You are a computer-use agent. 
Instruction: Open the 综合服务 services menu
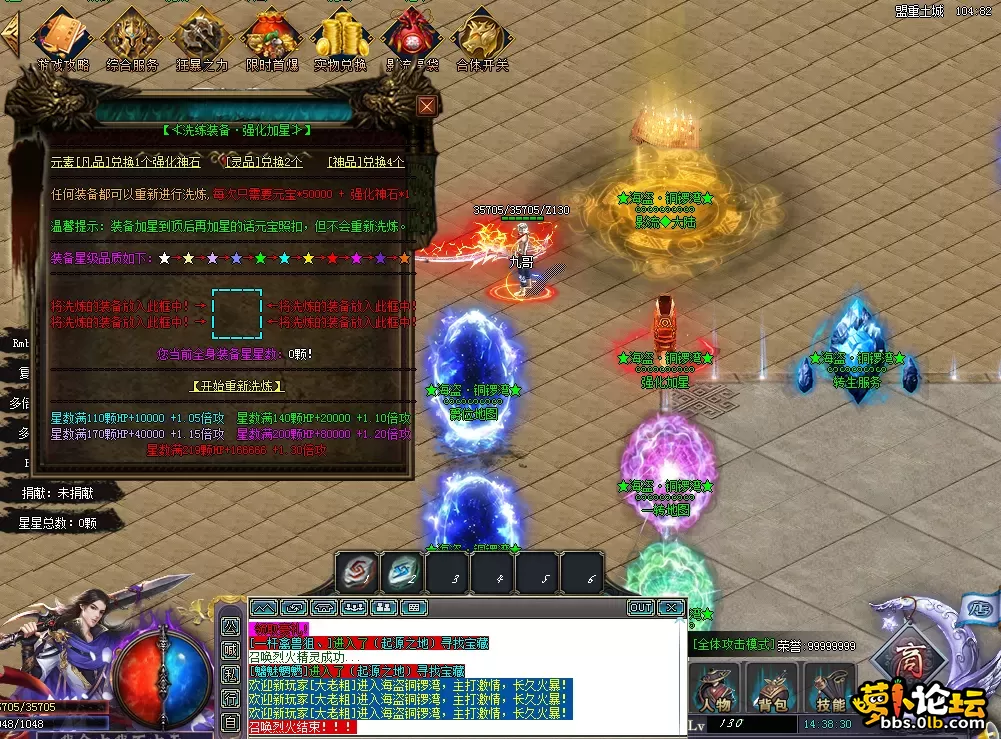click(132, 38)
